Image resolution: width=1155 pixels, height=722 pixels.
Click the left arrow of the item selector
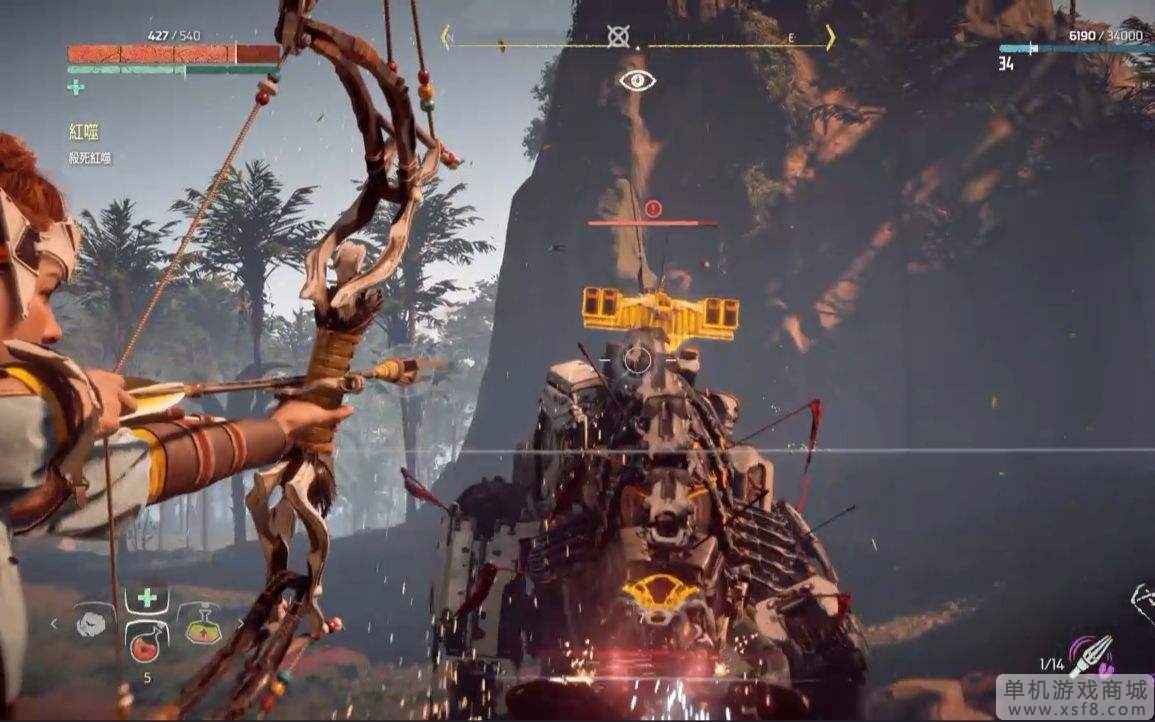pyautogui.click(x=54, y=624)
